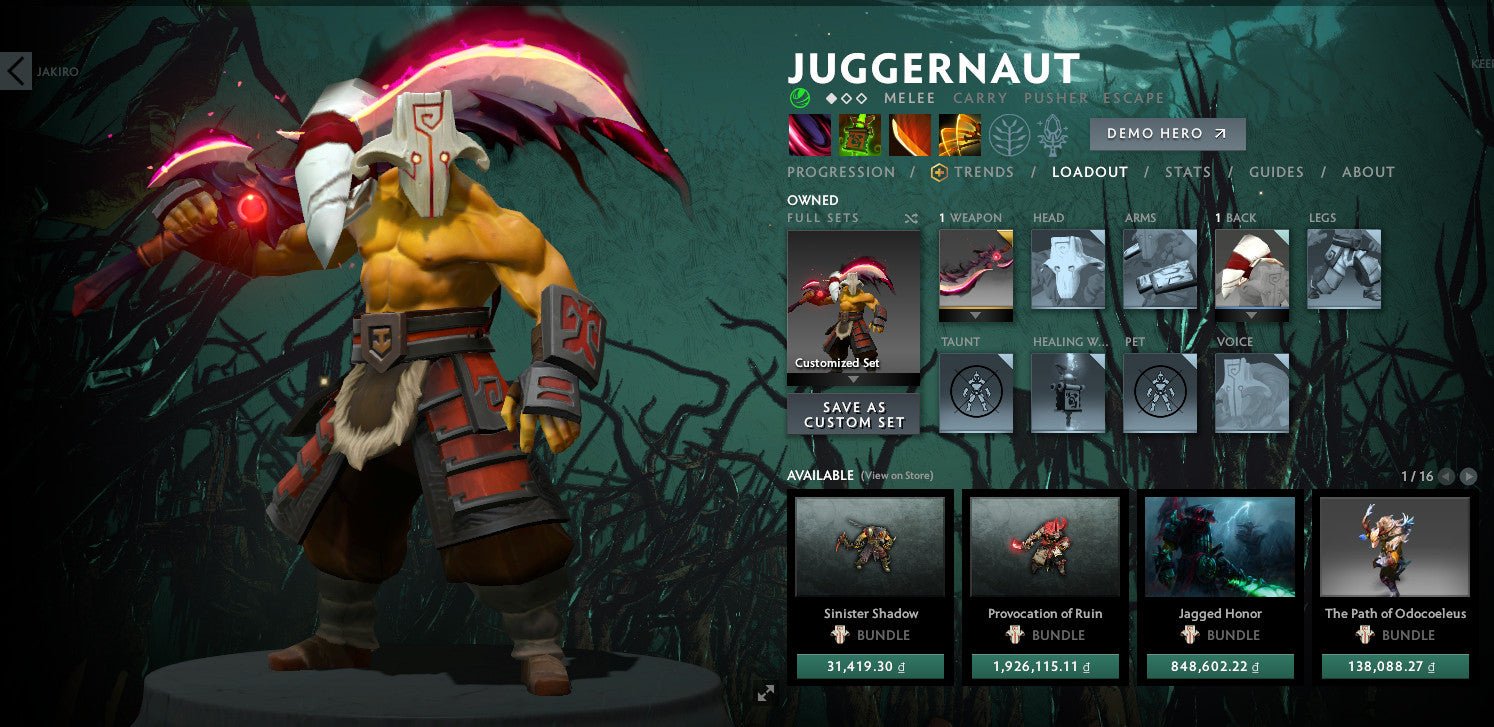Image resolution: width=1494 pixels, height=727 pixels.
Task: Click the next page arrow in Available section
Action: point(1469,477)
